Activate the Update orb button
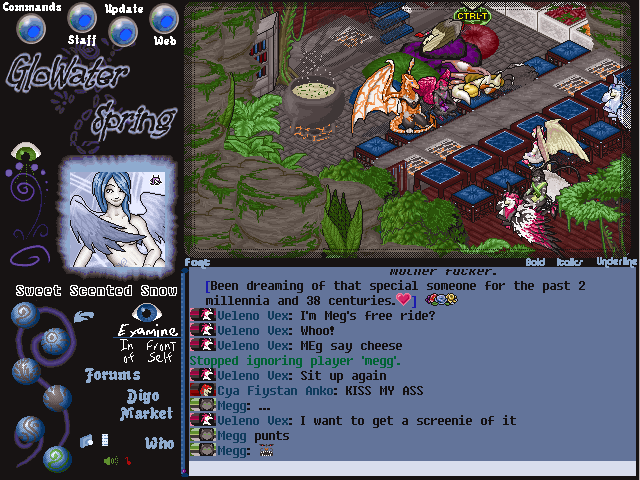The image size is (640, 480). [123, 30]
